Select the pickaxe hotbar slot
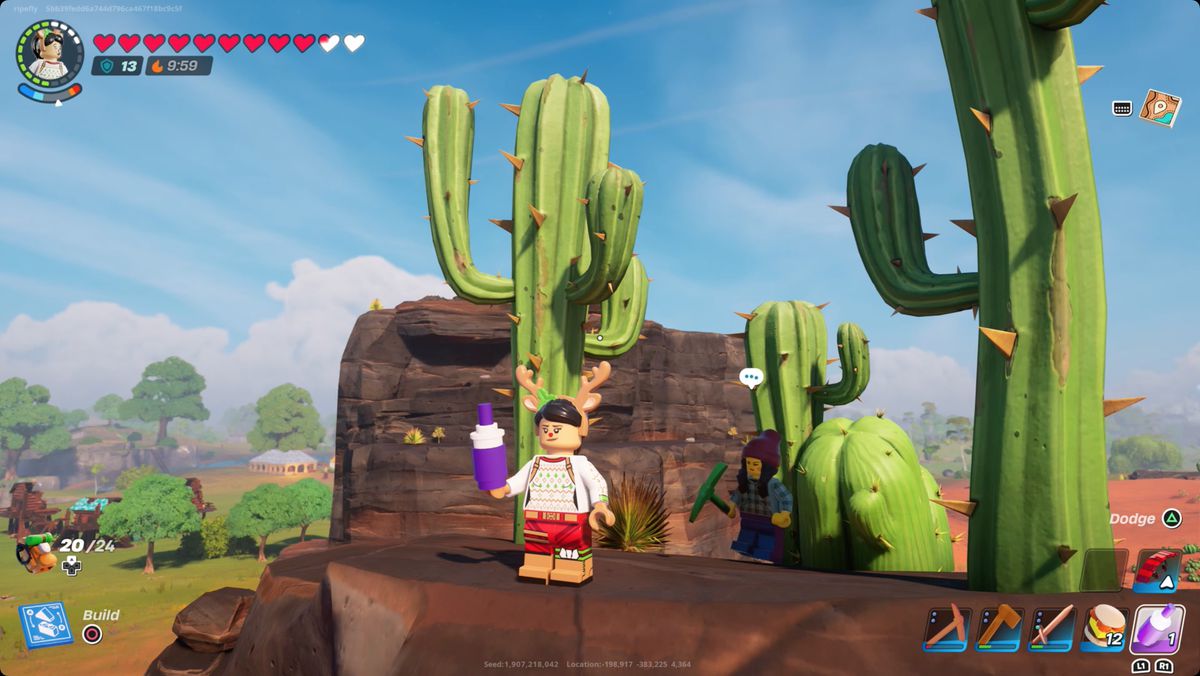 [945, 628]
